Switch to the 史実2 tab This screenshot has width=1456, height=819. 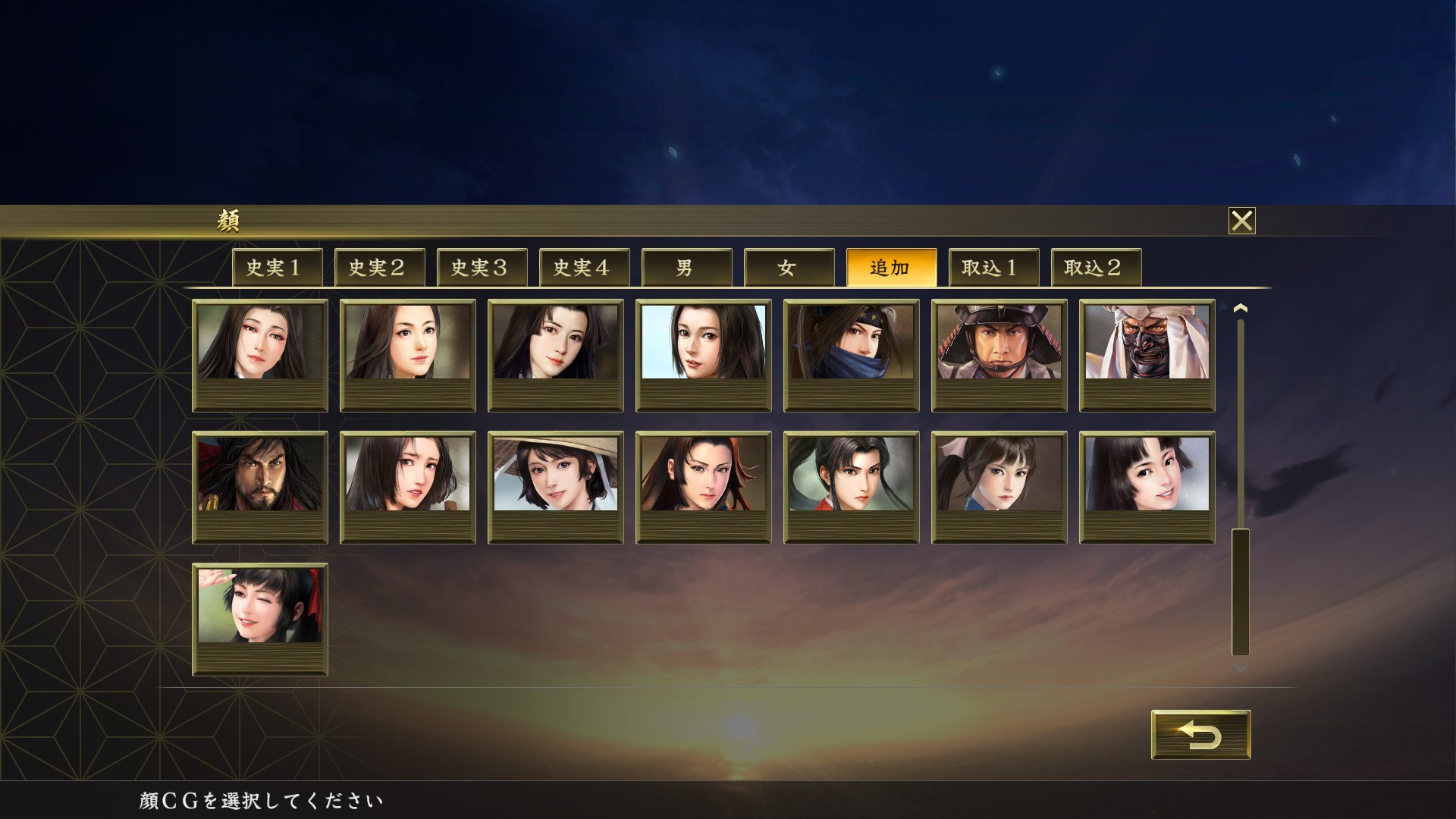point(379,267)
